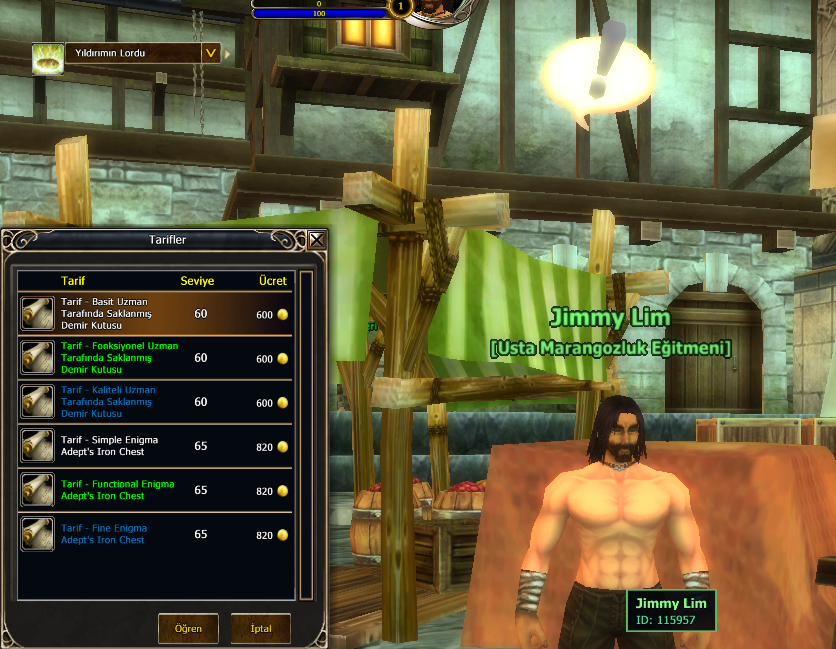836x649 pixels.
Task: Click the Öğren button
Action: [188, 629]
